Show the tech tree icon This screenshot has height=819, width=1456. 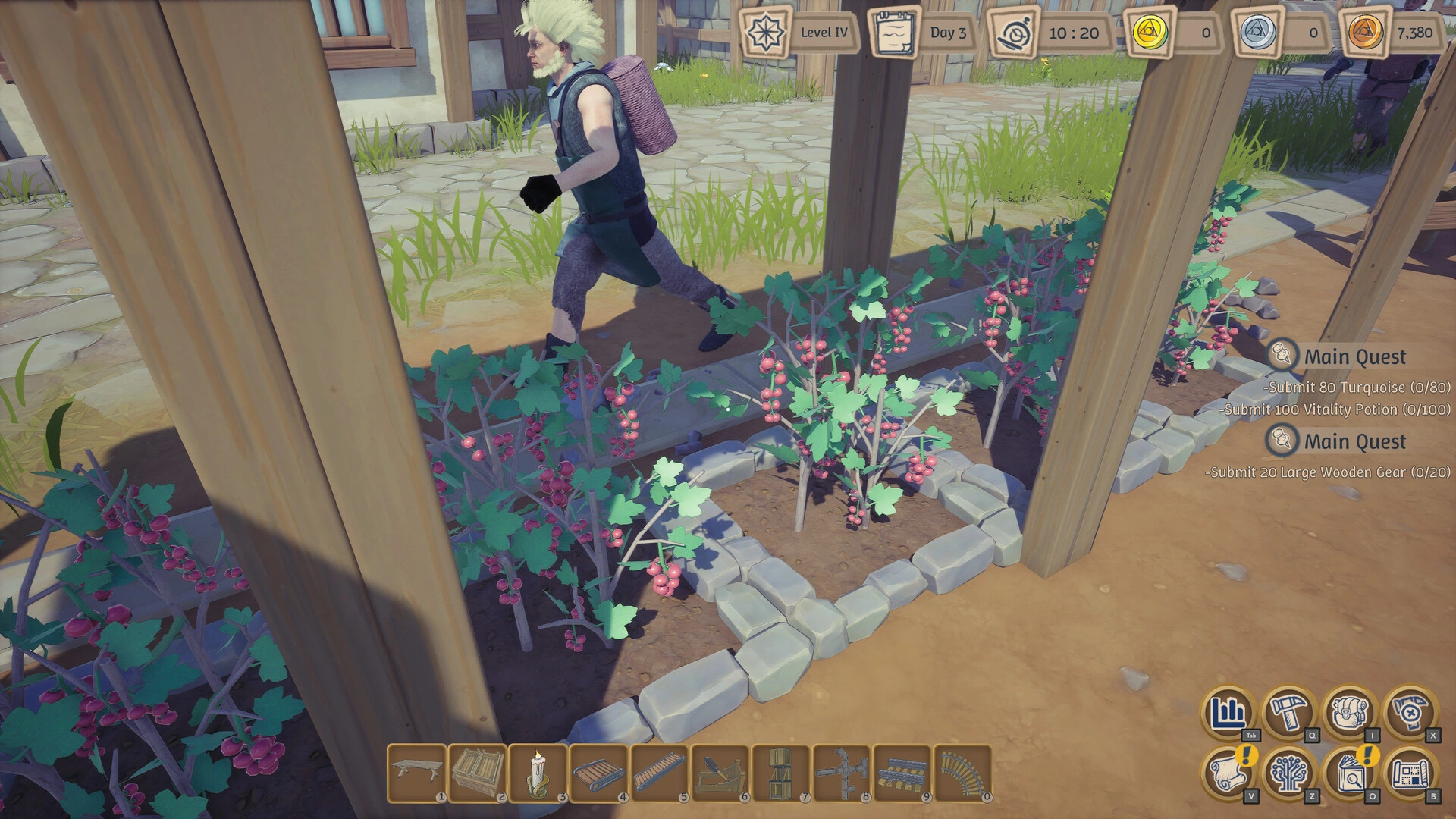tap(1288, 773)
